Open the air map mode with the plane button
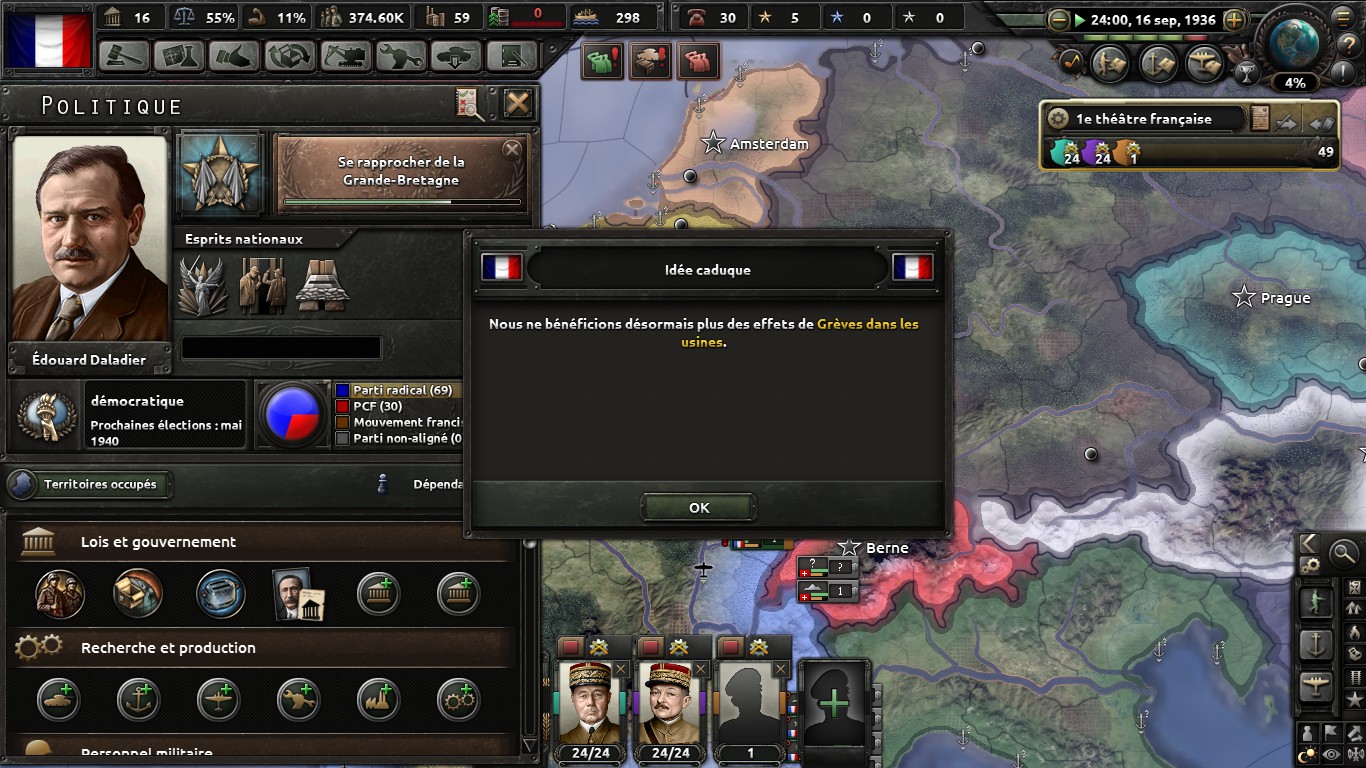 tap(1316, 686)
